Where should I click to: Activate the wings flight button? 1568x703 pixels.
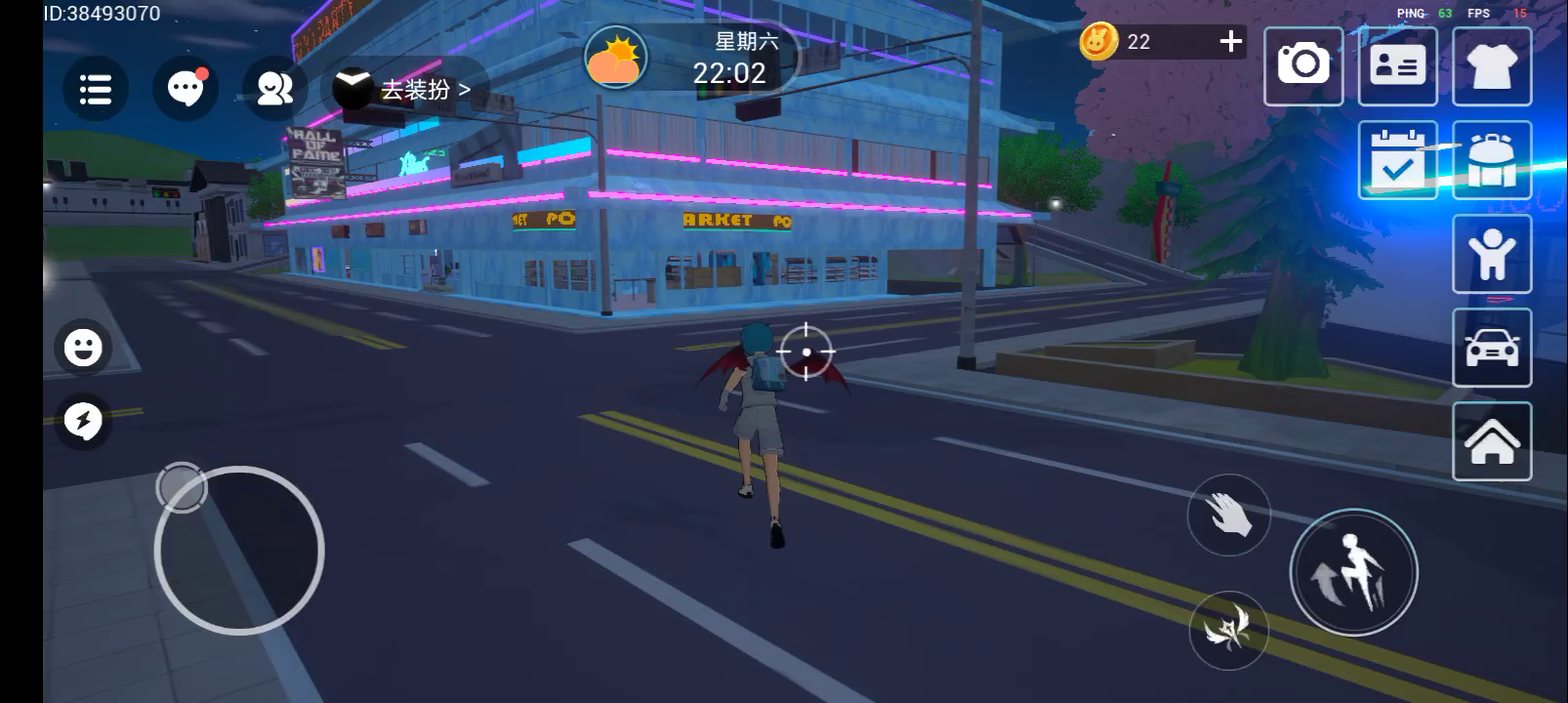(1228, 630)
